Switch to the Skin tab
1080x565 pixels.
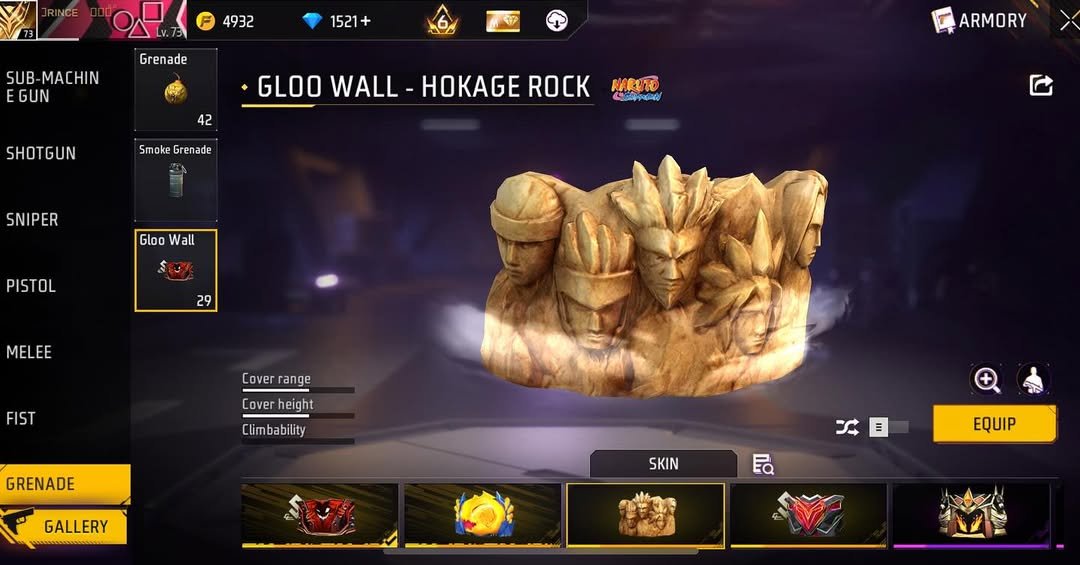pos(663,464)
